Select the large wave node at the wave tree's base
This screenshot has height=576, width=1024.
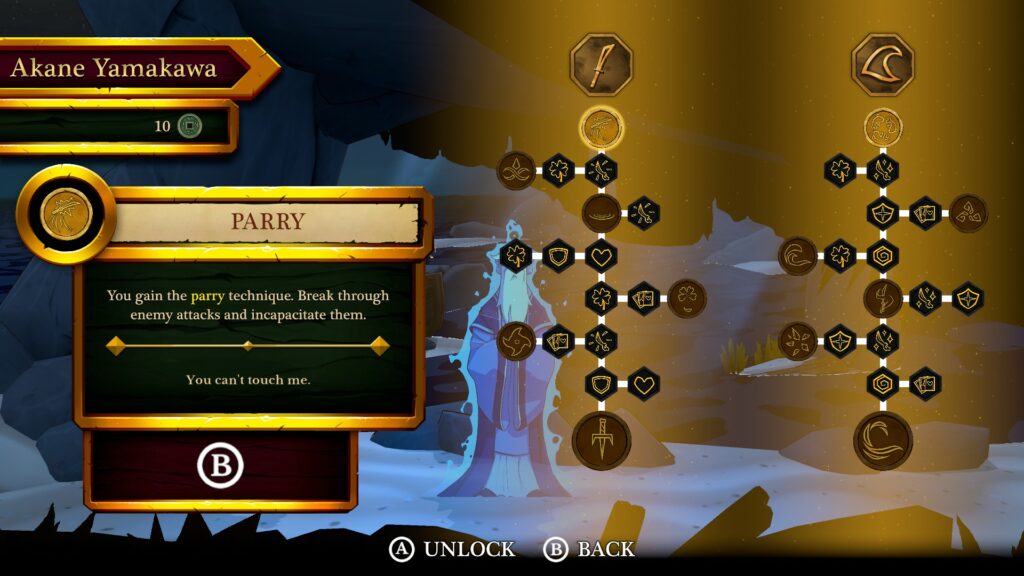[x=883, y=440]
